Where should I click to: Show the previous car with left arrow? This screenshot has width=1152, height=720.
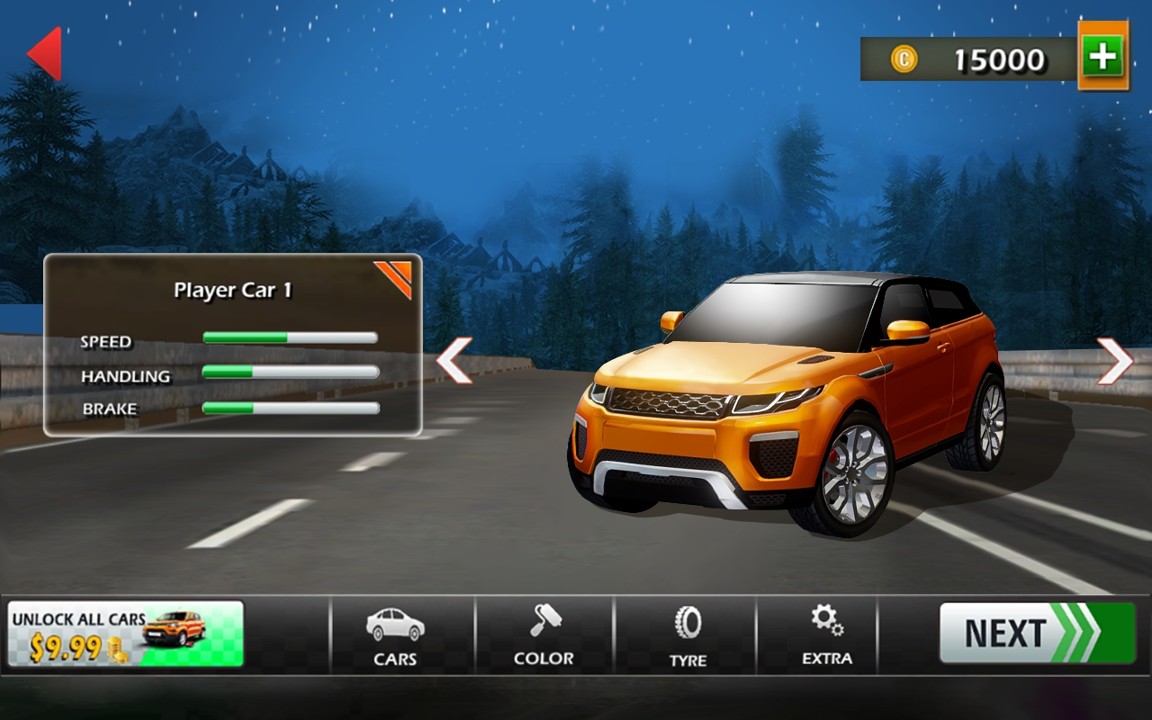coord(454,360)
